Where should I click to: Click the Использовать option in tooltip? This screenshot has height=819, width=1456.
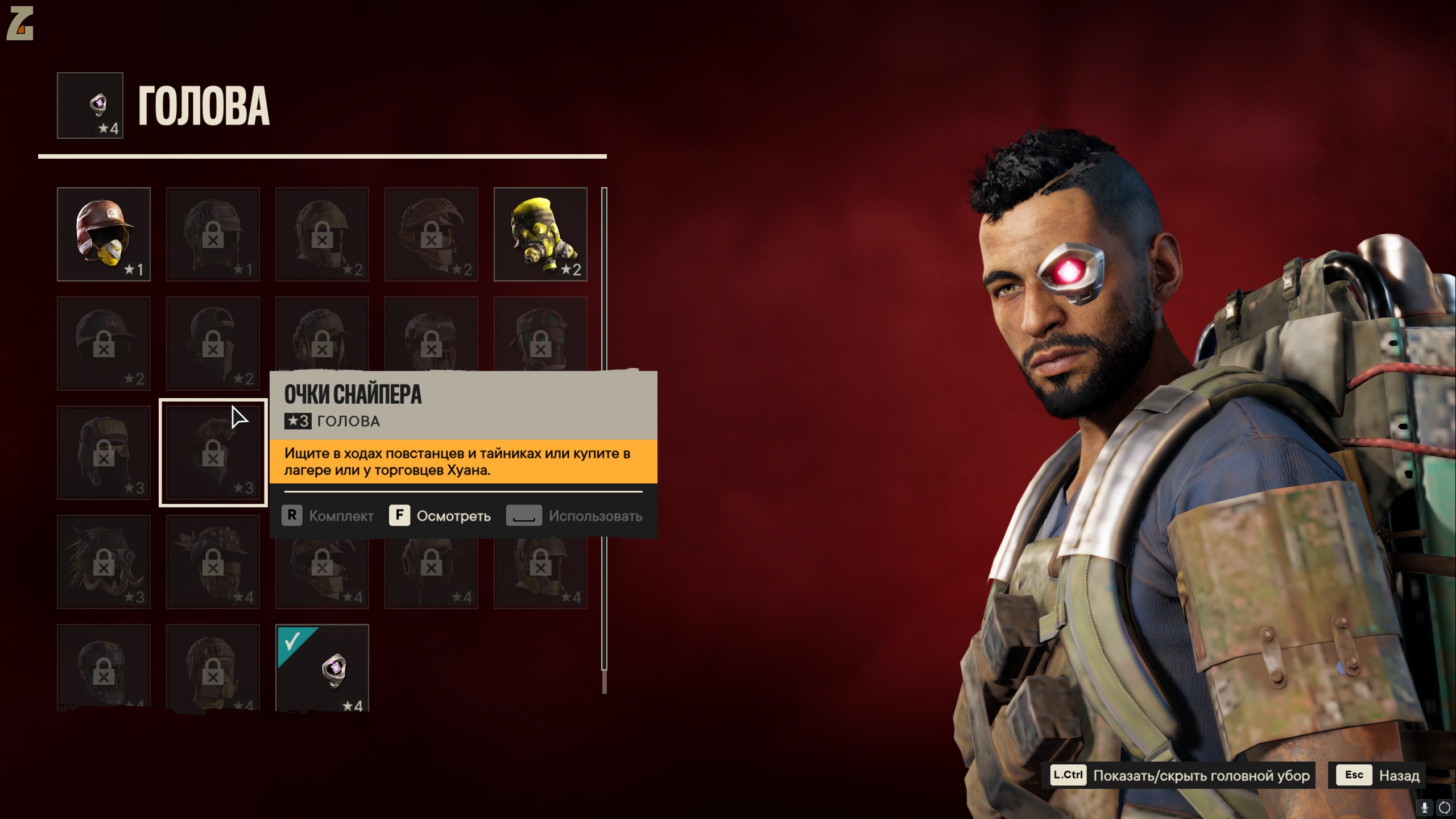pyautogui.click(x=574, y=516)
